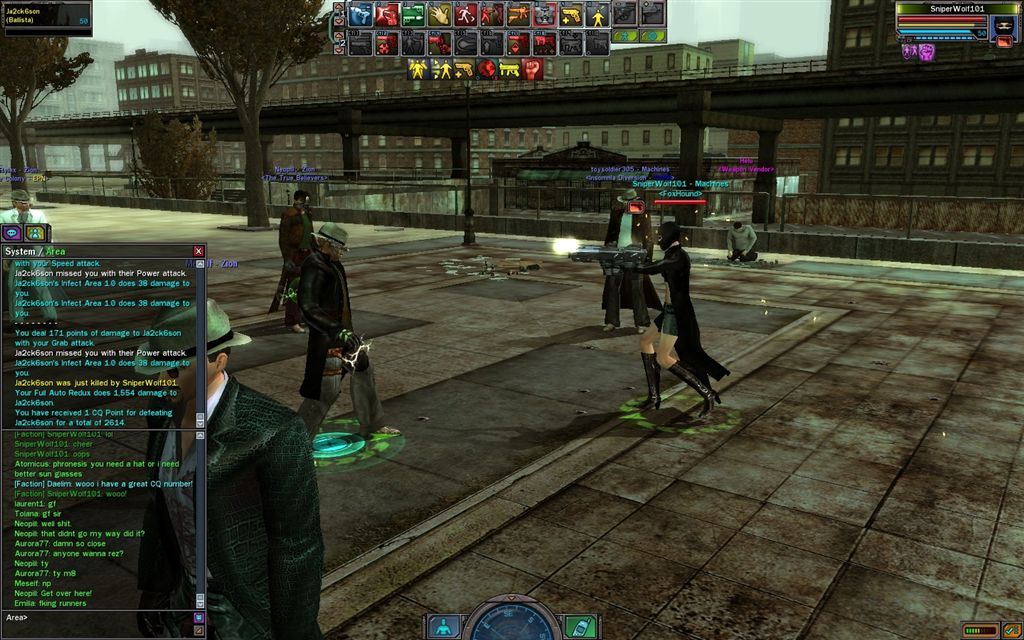The height and width of the screenshot is (640, 1024).
Task: Open the purple speech bubble chat tab
Action: click(13, 232)
